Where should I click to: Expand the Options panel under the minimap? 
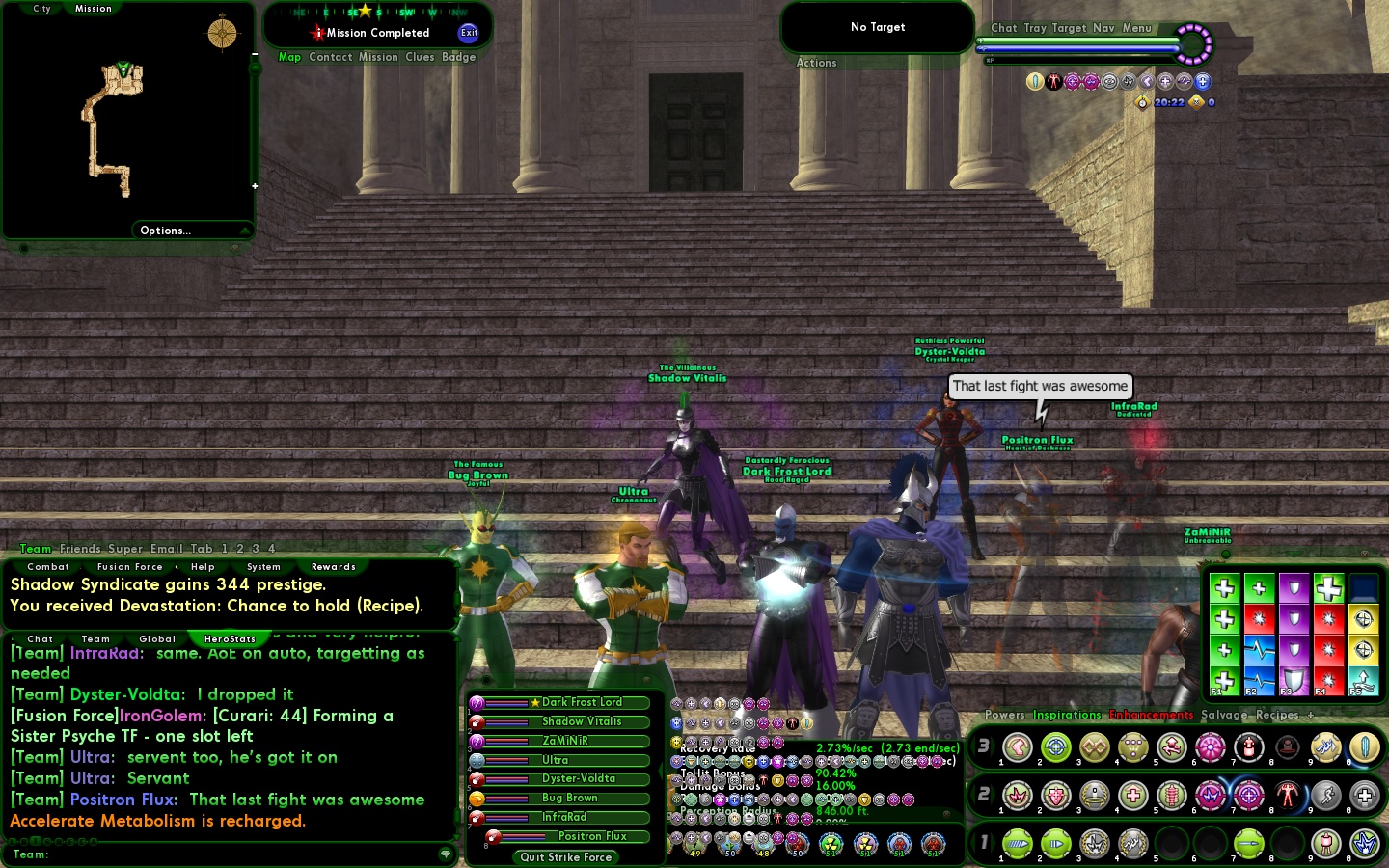click(165, 231)
